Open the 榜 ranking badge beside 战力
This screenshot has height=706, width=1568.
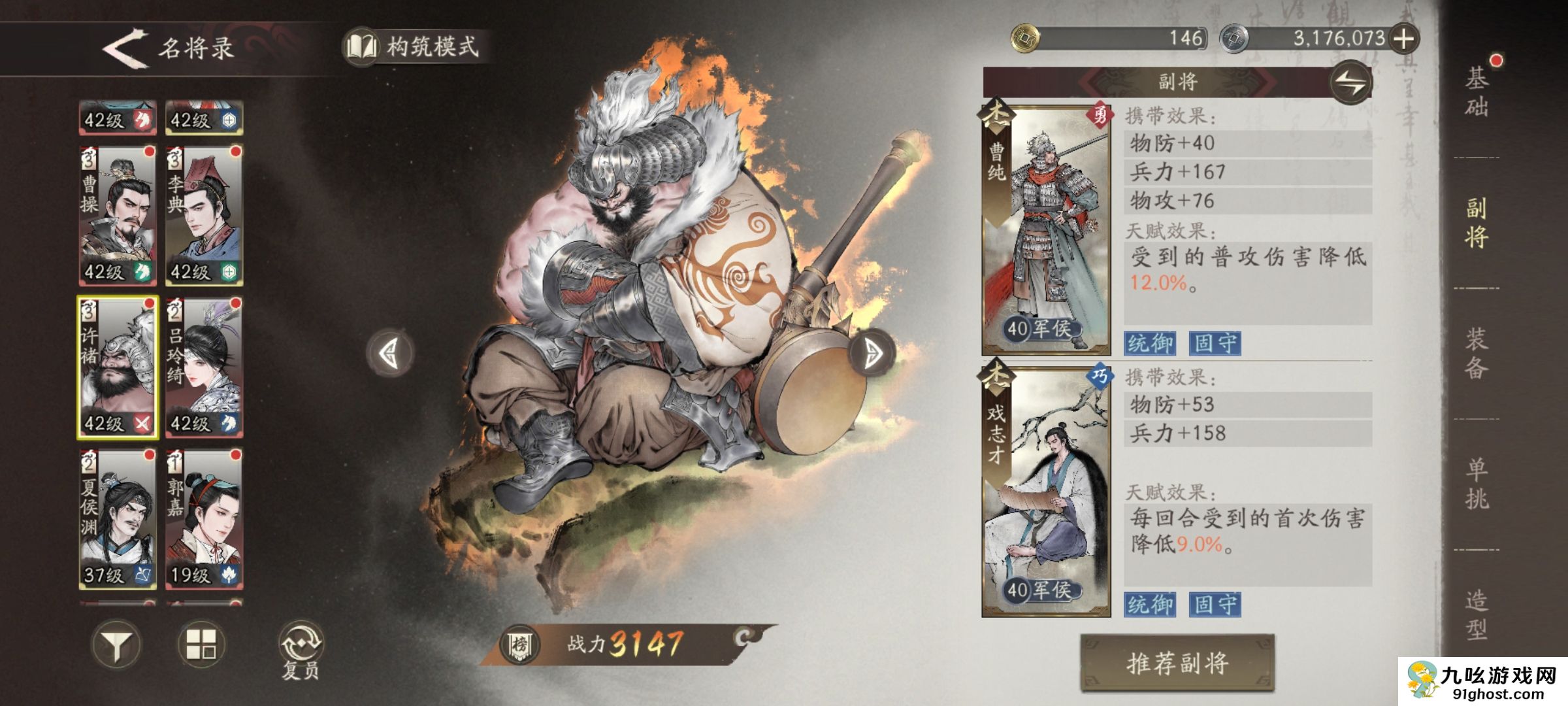tap(519, 645)
